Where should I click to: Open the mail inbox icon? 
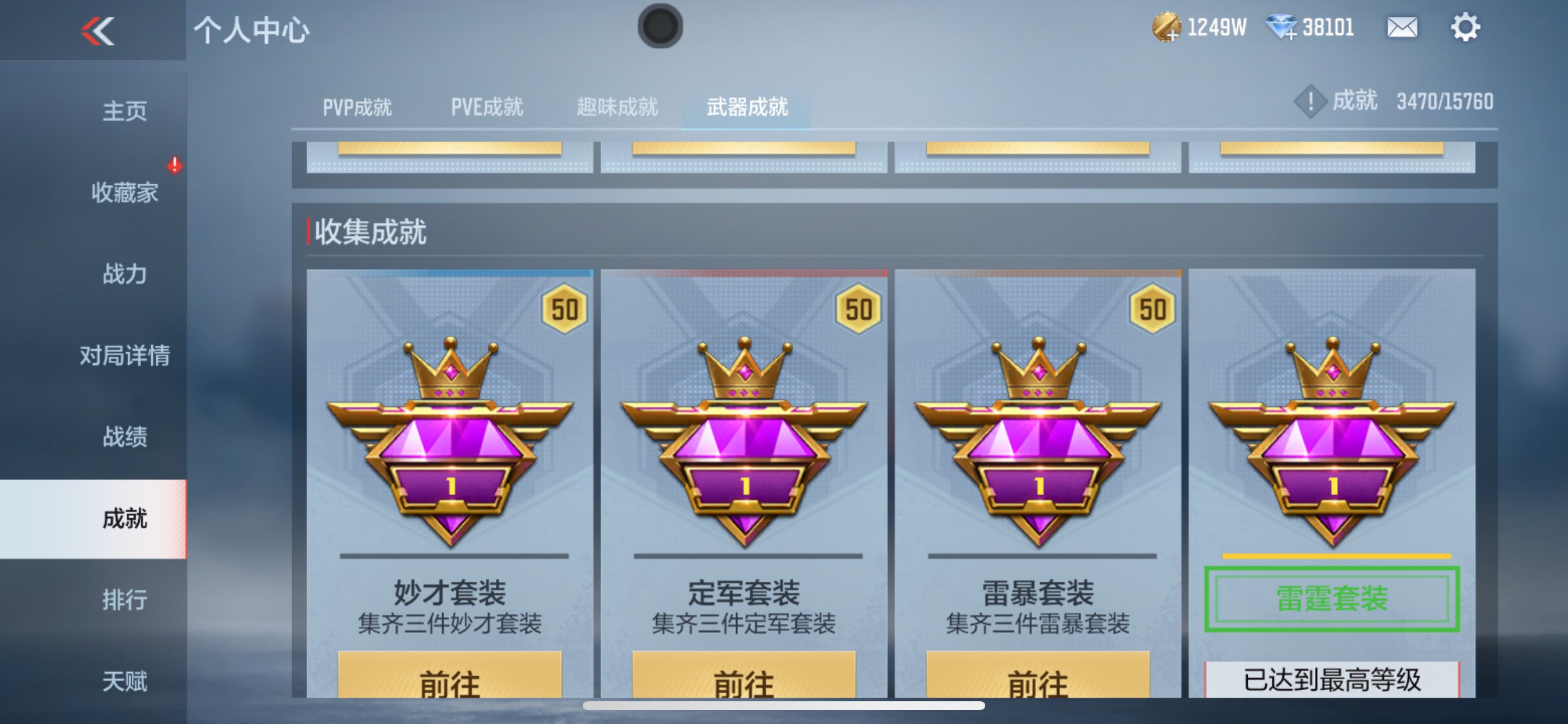(x=1402, y=26)
